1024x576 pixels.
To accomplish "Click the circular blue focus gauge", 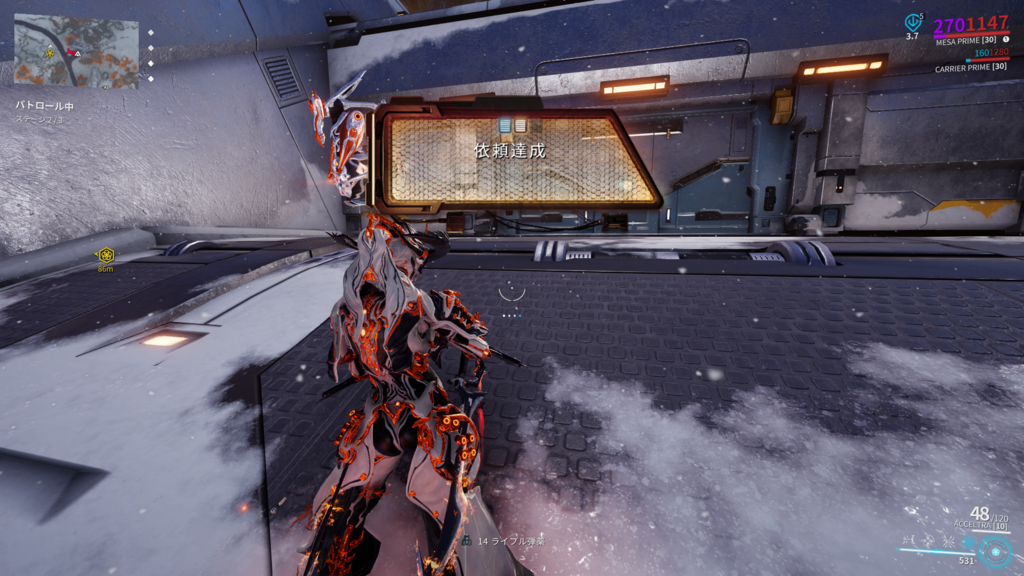I will pos(995,551).
